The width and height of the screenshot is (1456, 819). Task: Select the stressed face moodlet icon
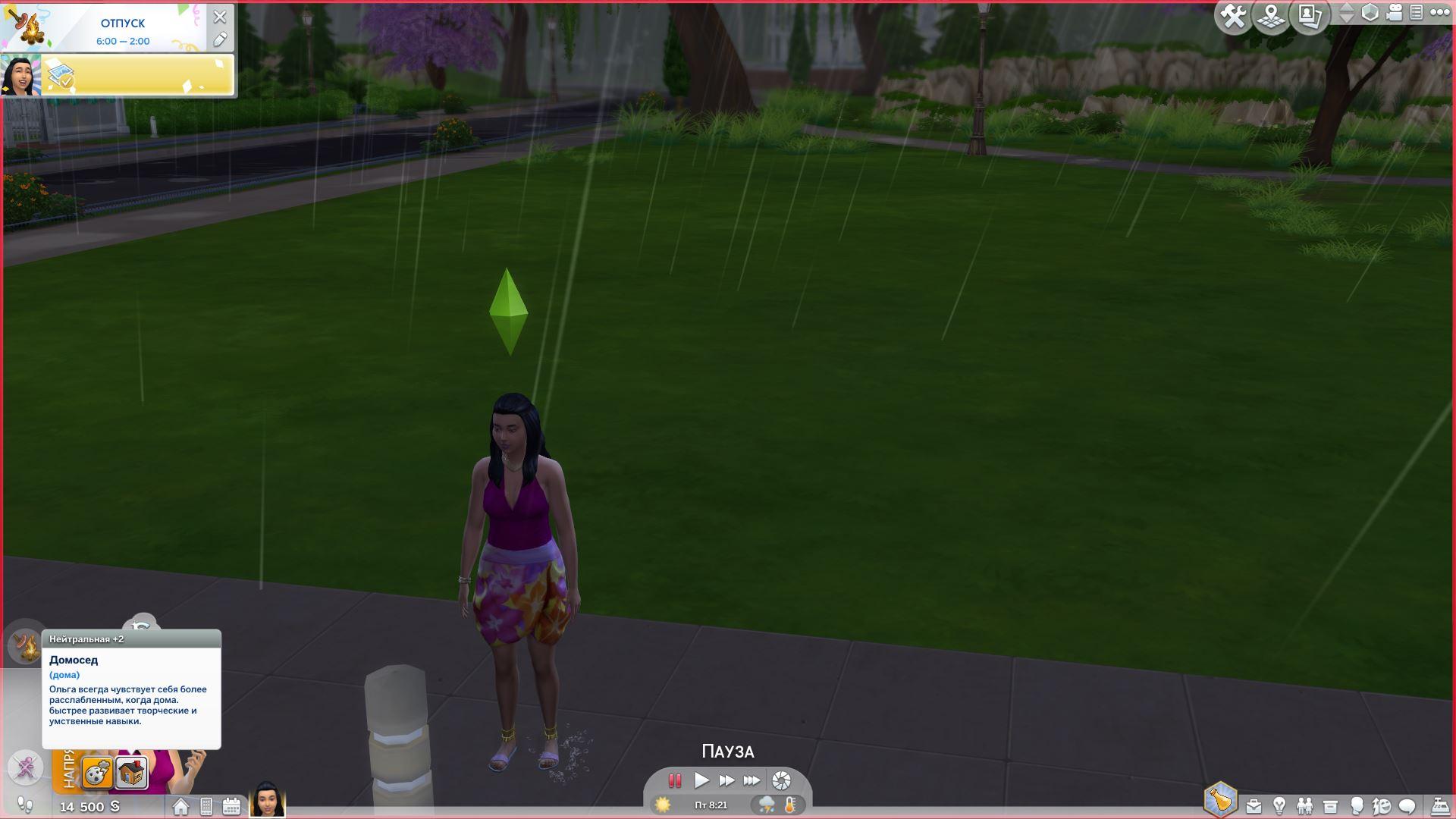tap(97, 774)
